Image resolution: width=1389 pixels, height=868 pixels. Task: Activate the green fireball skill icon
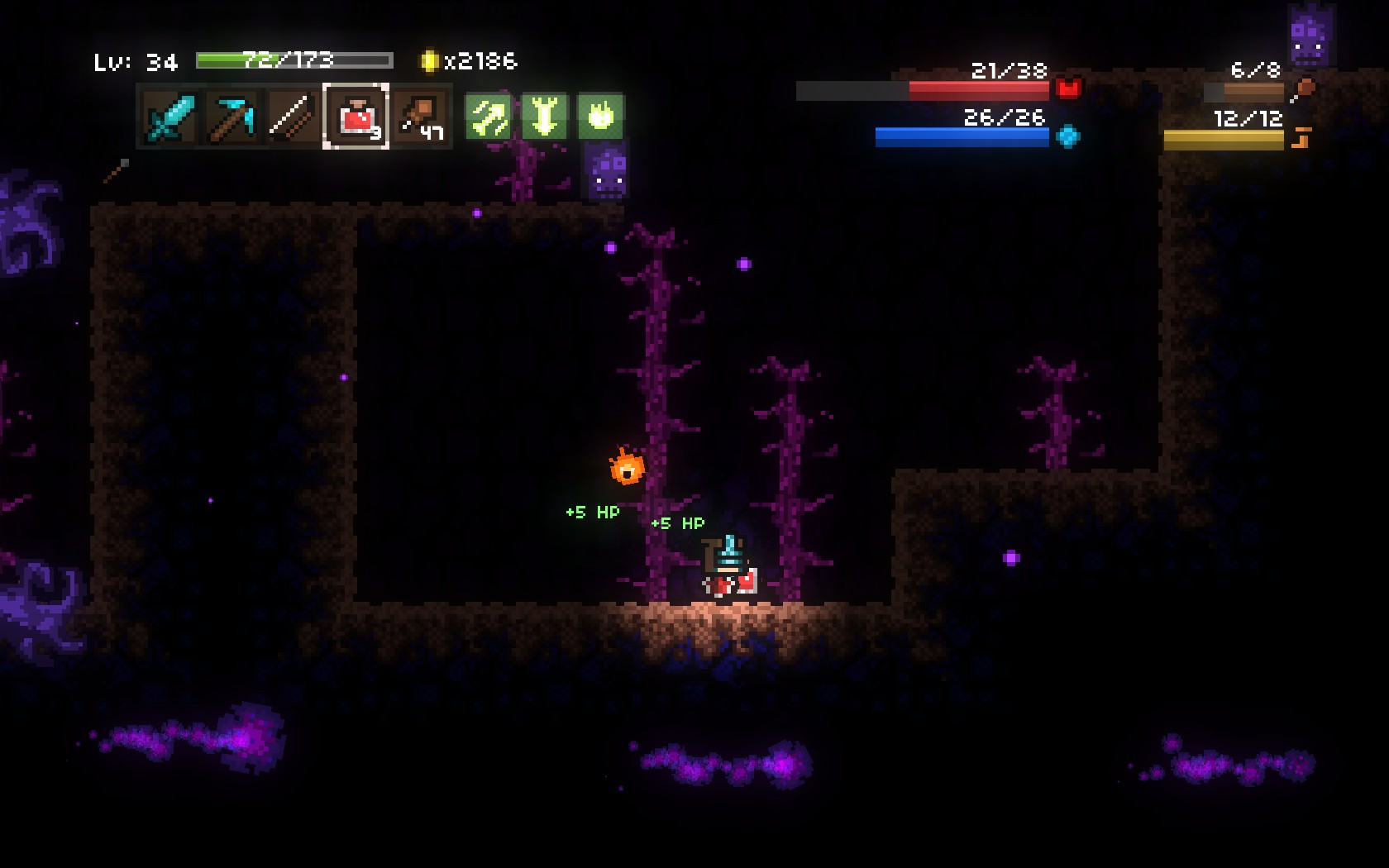coord(600,117)
